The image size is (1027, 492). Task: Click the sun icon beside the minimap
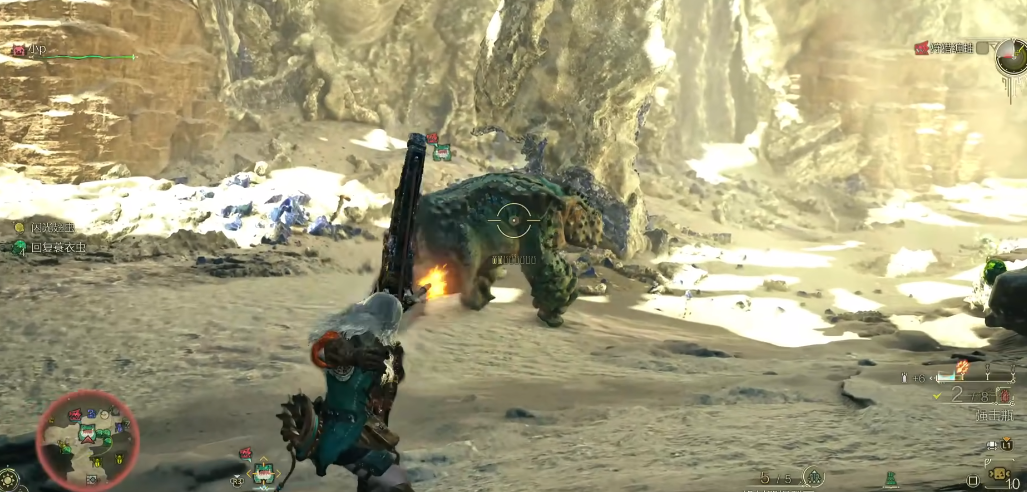coord(9,479)
